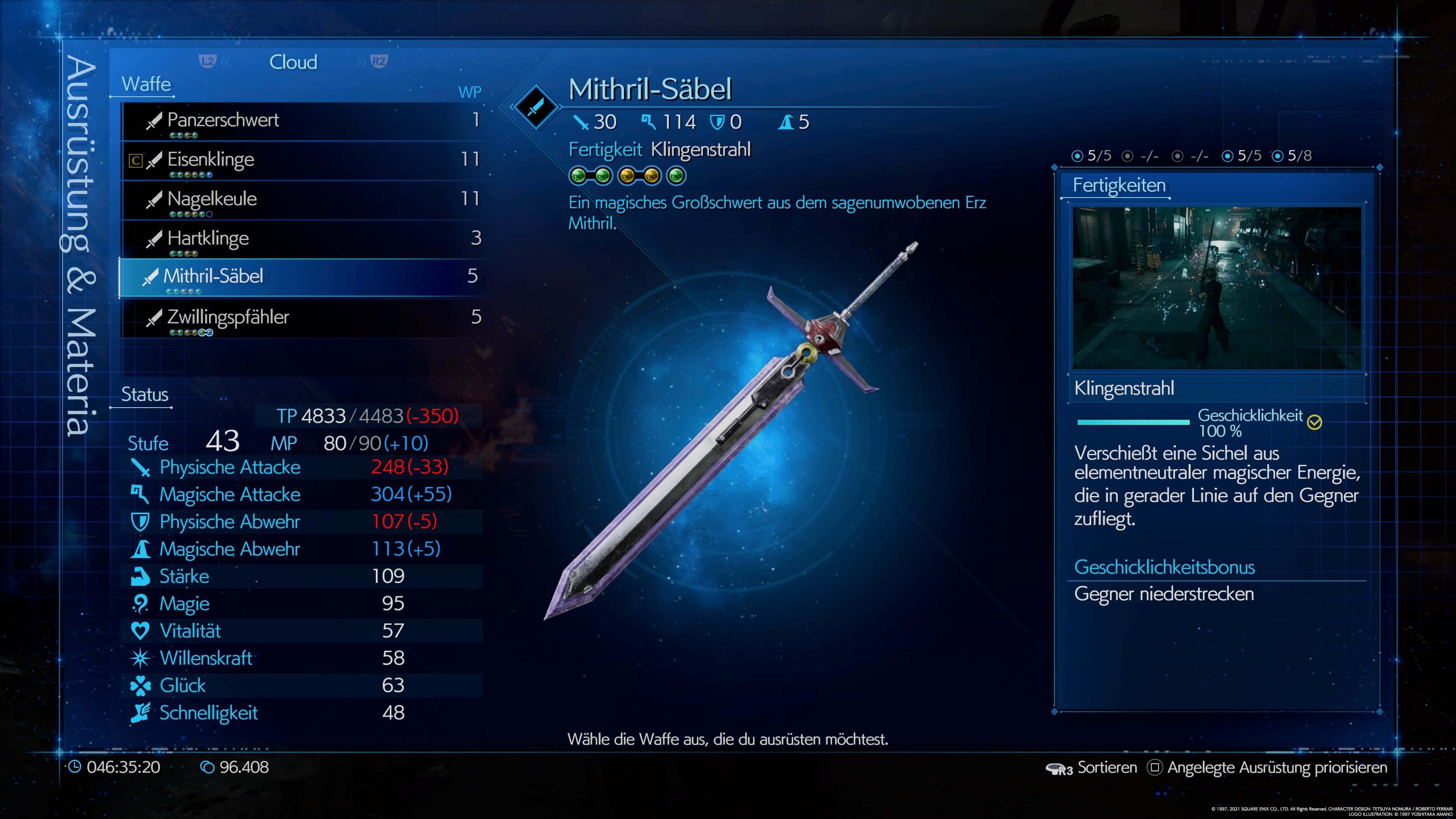Click the Magische Attacke icon in the Status list
Image resolution: width=1456 pixels, height=819 pixels.
pos(141,494)
